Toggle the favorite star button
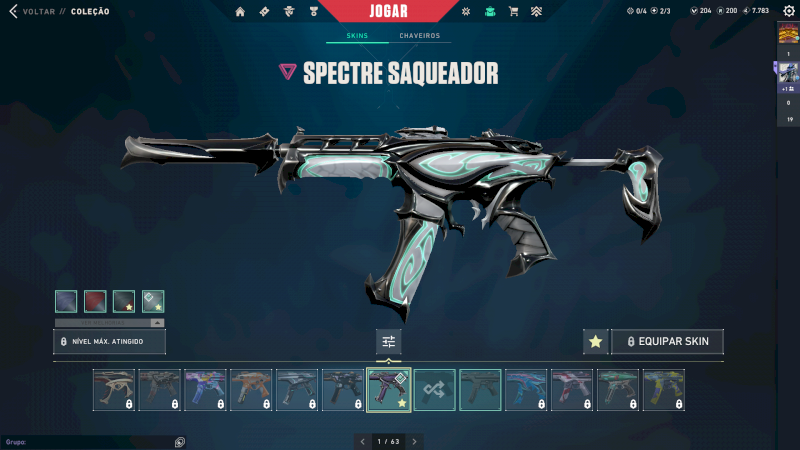 point(596,342)
